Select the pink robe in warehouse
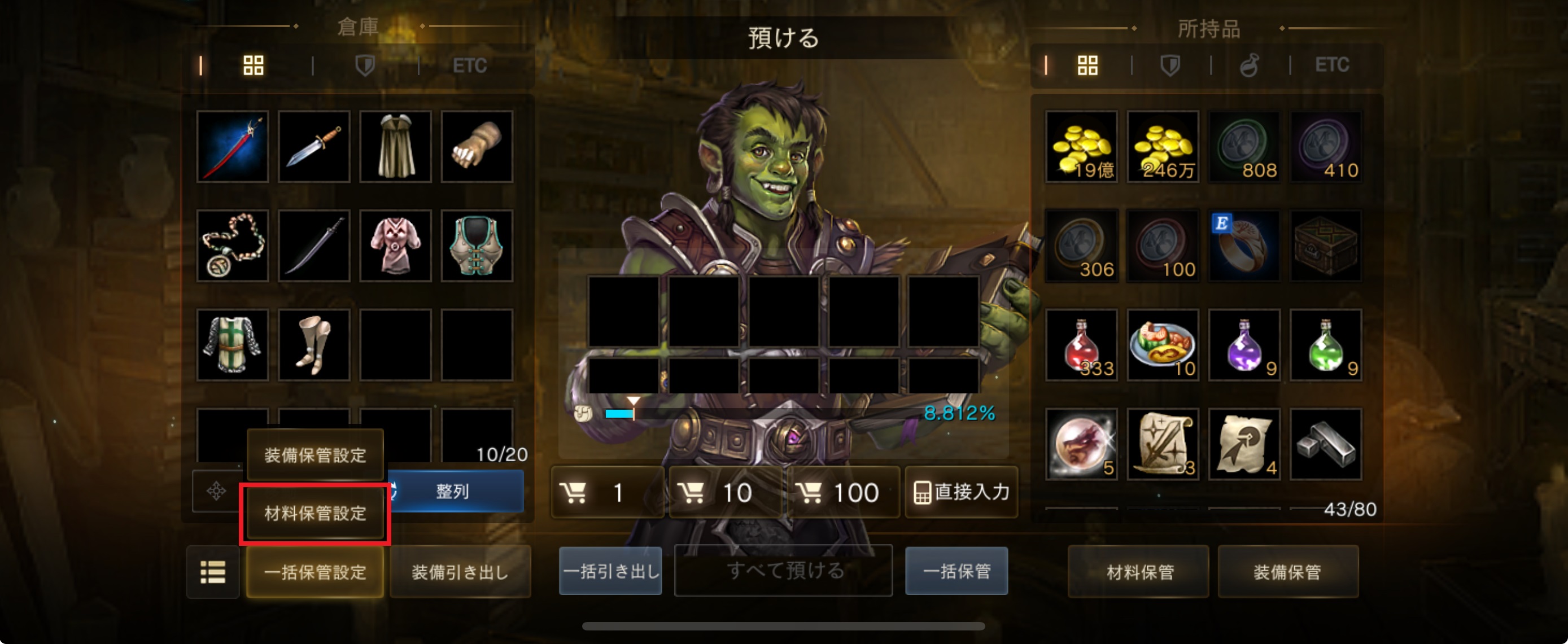Screen dimensions: 1568x644 pyautogui.click(x=395, y=246)
